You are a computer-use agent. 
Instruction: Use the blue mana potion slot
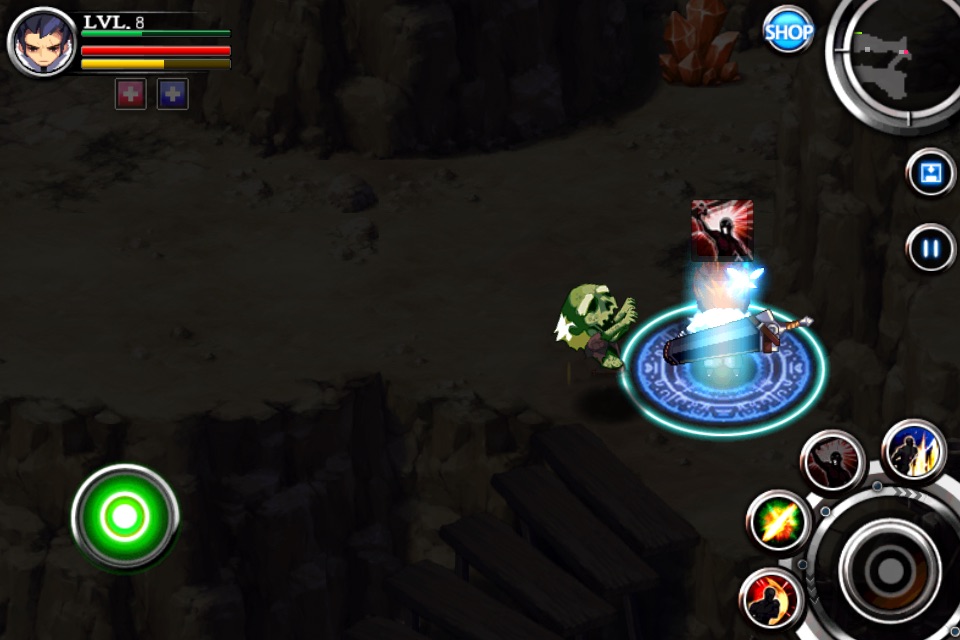[172, 94]
